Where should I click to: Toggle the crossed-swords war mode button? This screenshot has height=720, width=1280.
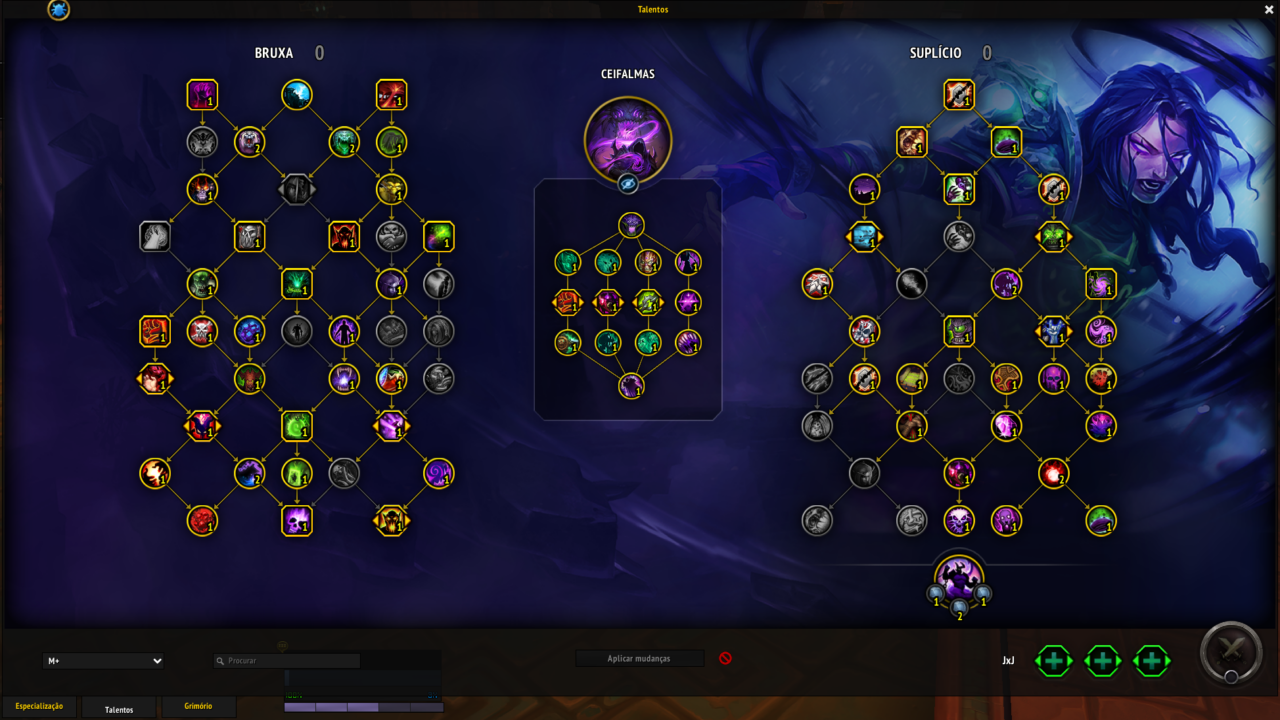(x=1232, y=652)
